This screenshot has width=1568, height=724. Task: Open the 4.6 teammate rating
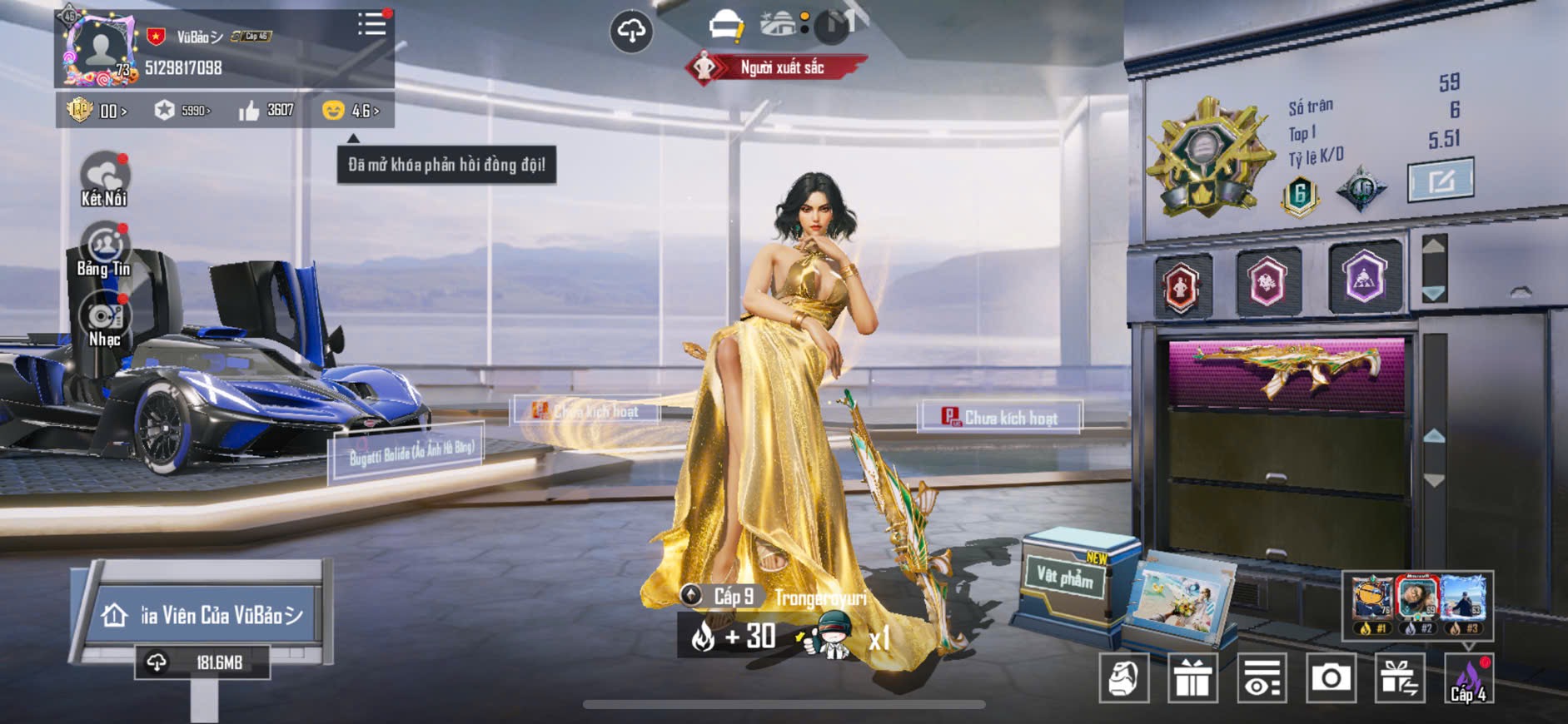[351, 111]
